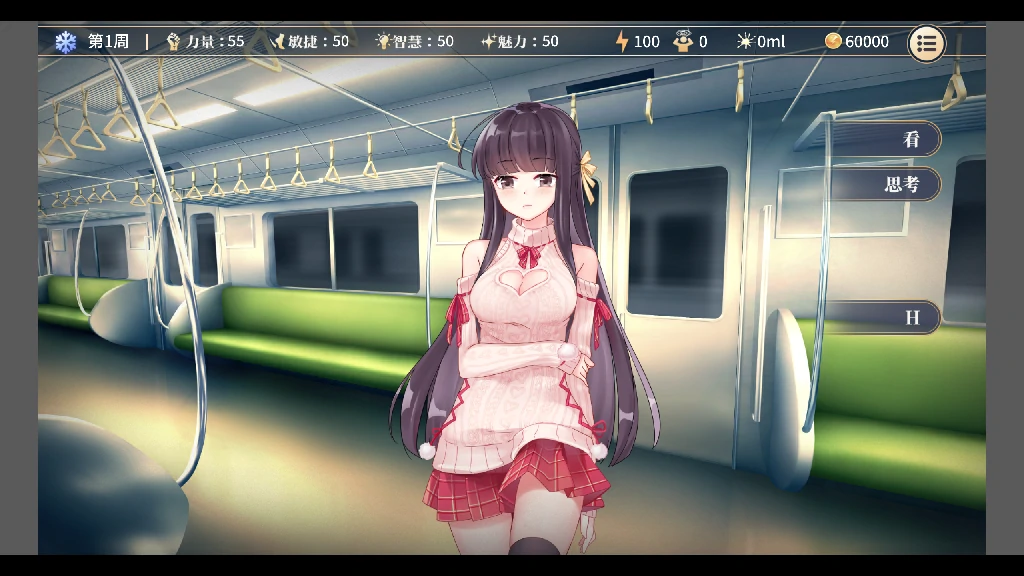Open the round list menu button

coord(926,43)
